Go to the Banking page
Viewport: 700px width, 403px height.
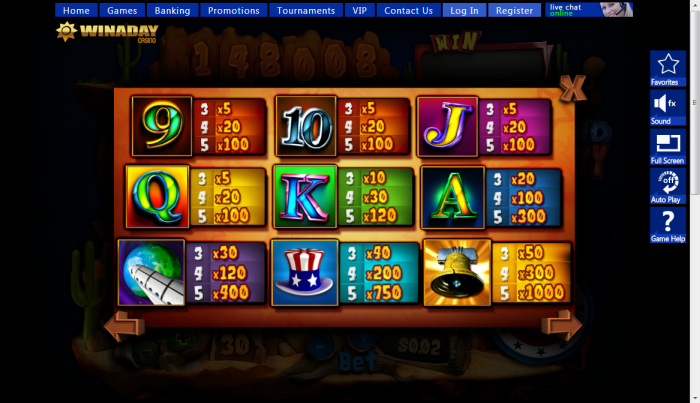coord(172,11)
